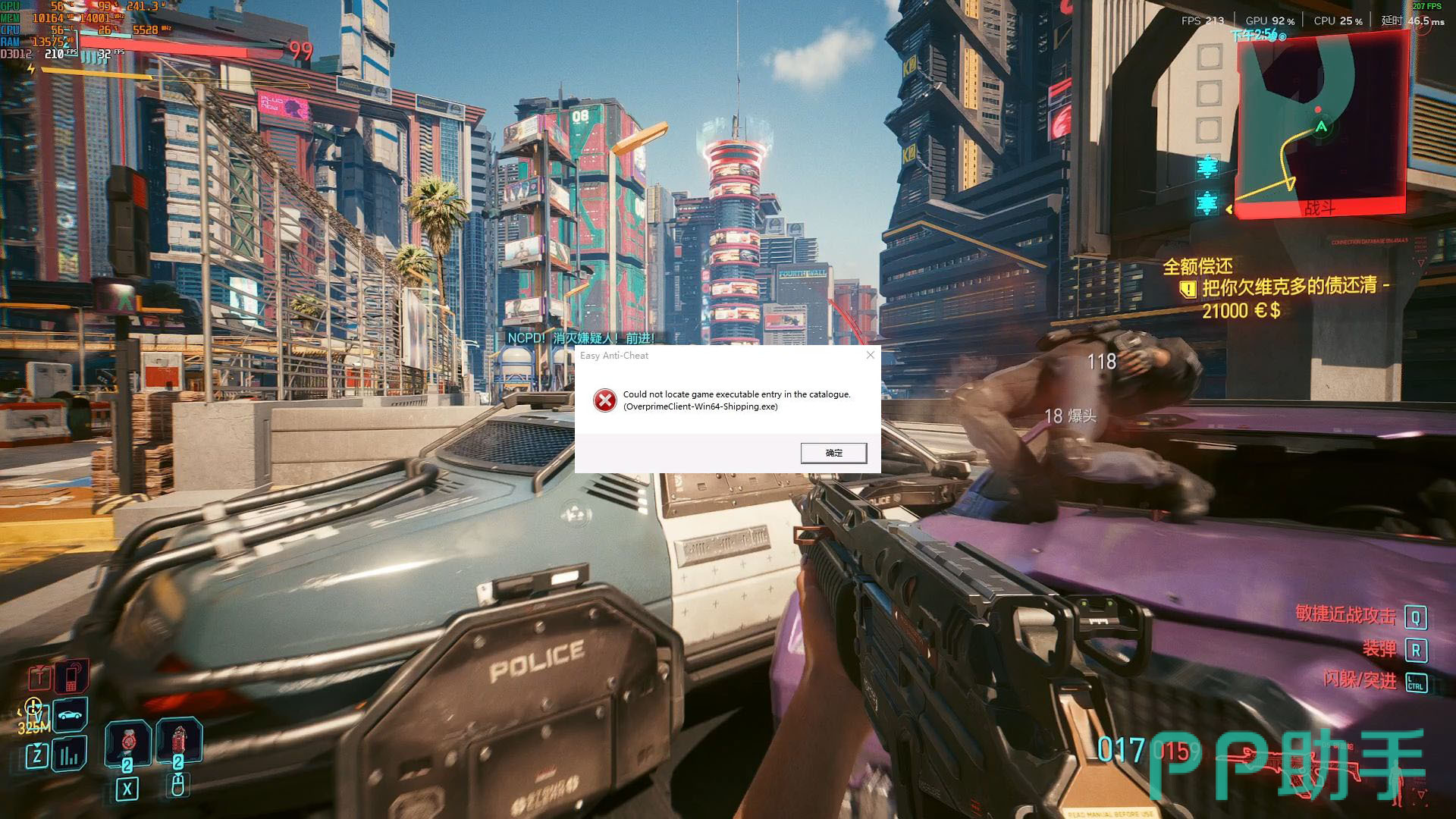Open the phone icon in the HUD

[73, 677]
